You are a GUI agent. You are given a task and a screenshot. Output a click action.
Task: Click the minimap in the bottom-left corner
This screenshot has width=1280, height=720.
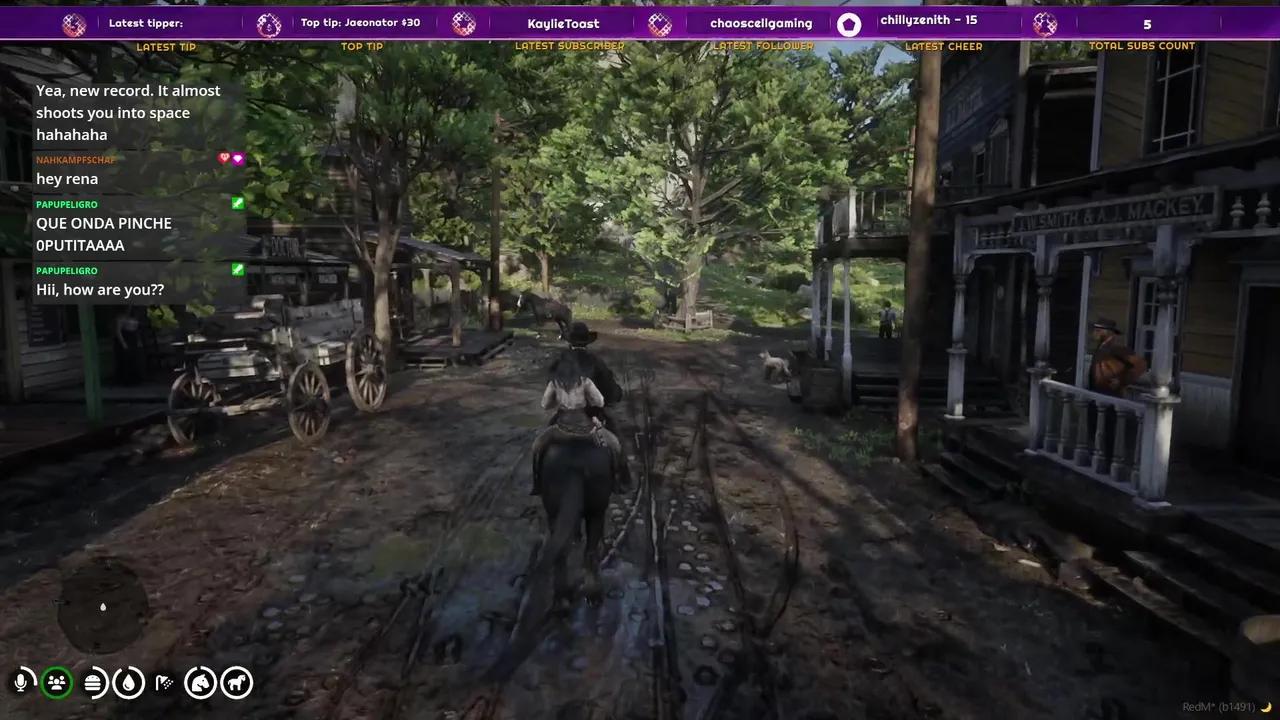coord(103,607)
